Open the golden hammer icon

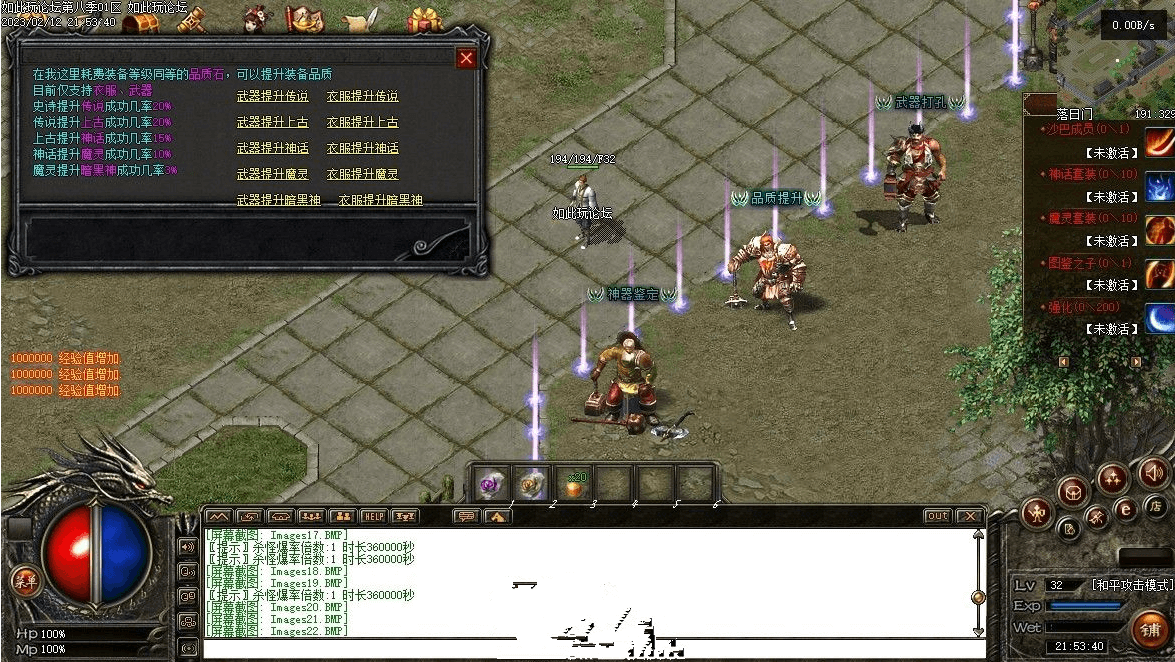click(192, 18)
